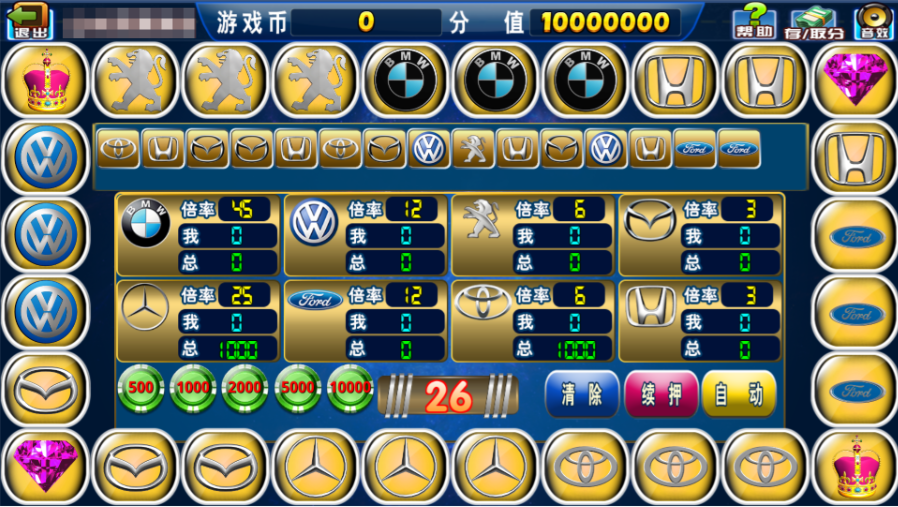Open the 帮助 help screen

(755, 21)
